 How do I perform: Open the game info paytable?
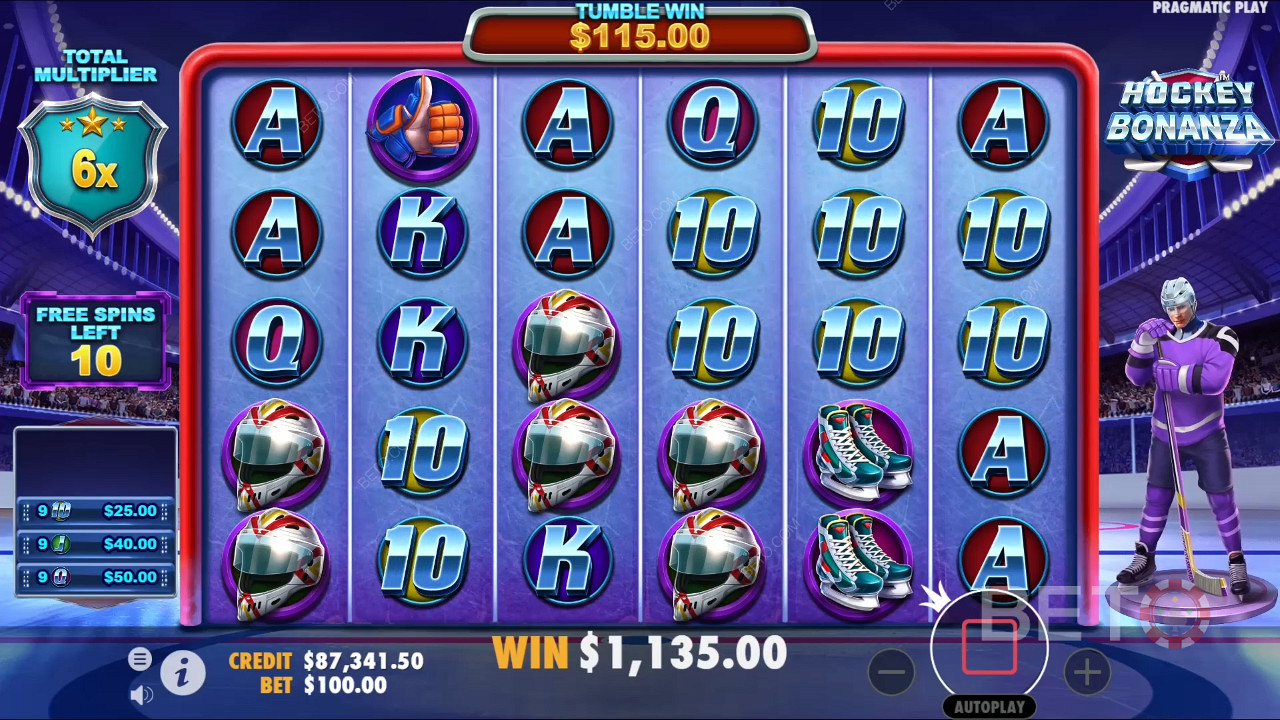click(182, 674)
